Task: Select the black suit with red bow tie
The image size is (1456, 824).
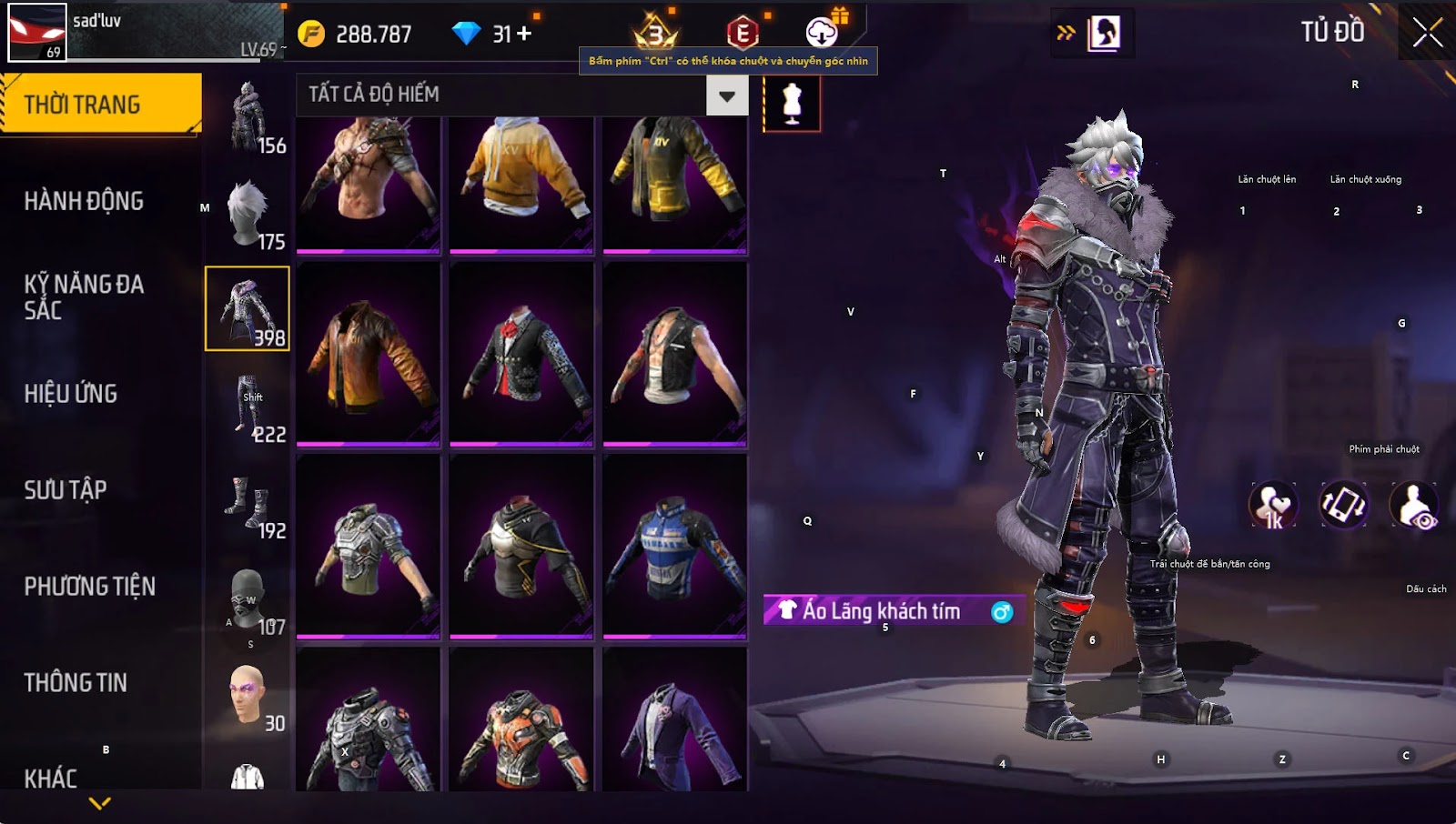Action: click(521, 353)
